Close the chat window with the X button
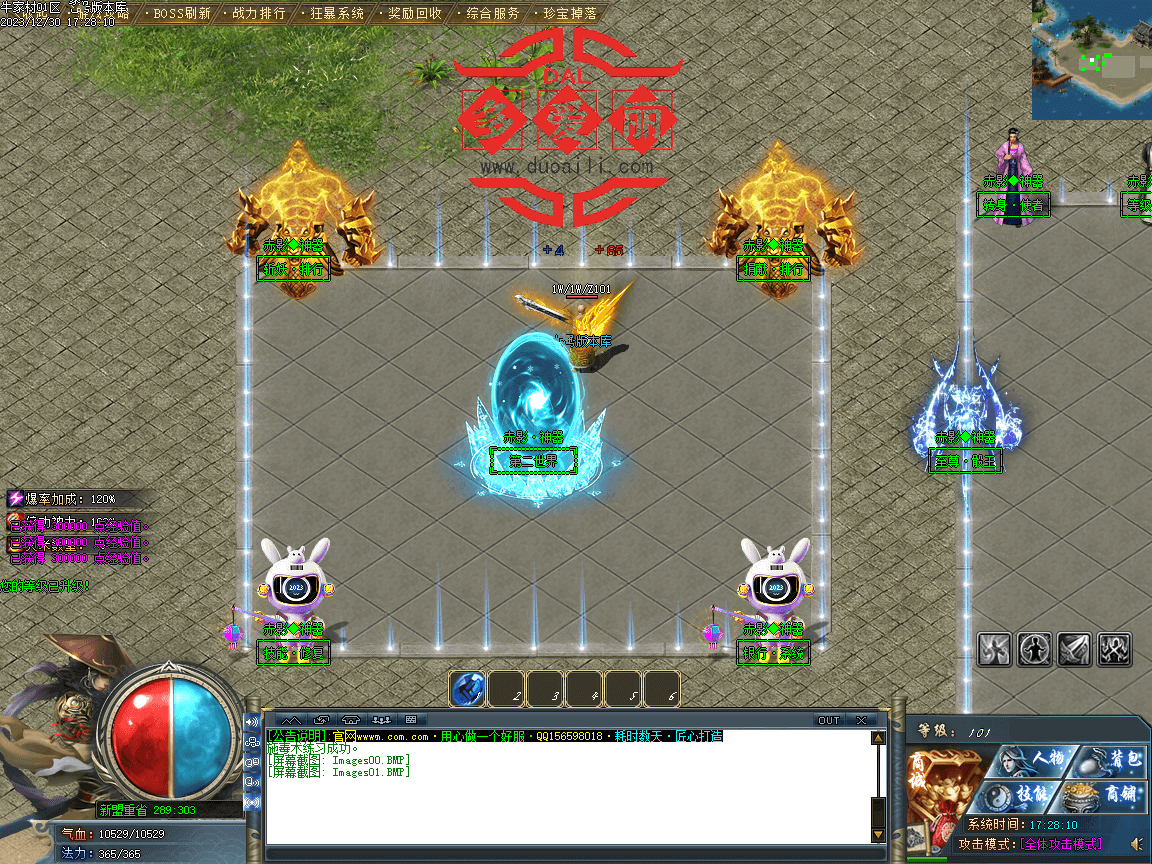 tap(861, 720)
